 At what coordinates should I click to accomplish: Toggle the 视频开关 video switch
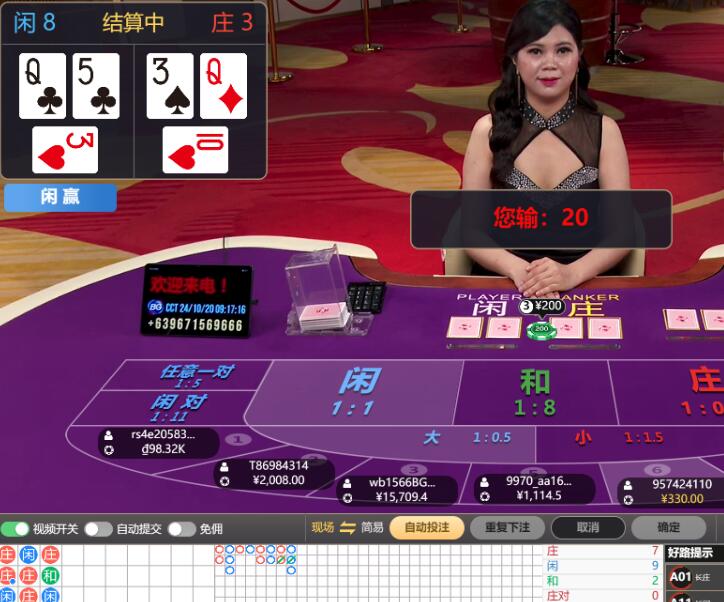pyautogui.click(x=15, y=529)
